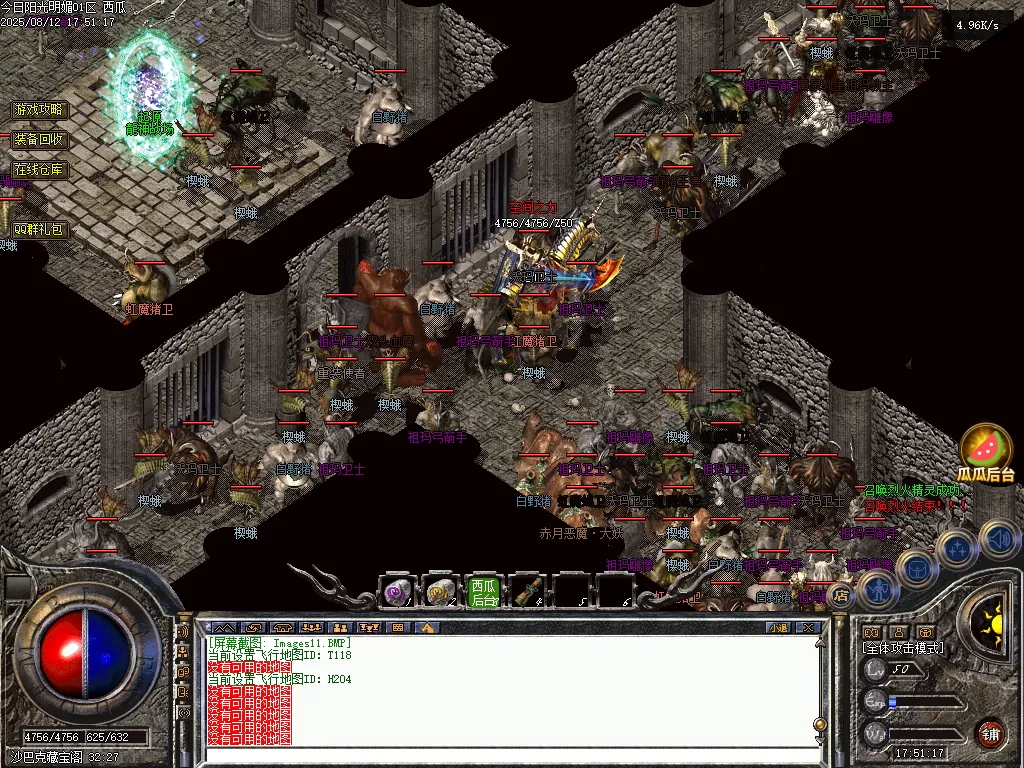Image resolution: width=1024 pixels, height=768 pixels.
Task: Open the skills sparkle round button
Action: tap(957, 548)
